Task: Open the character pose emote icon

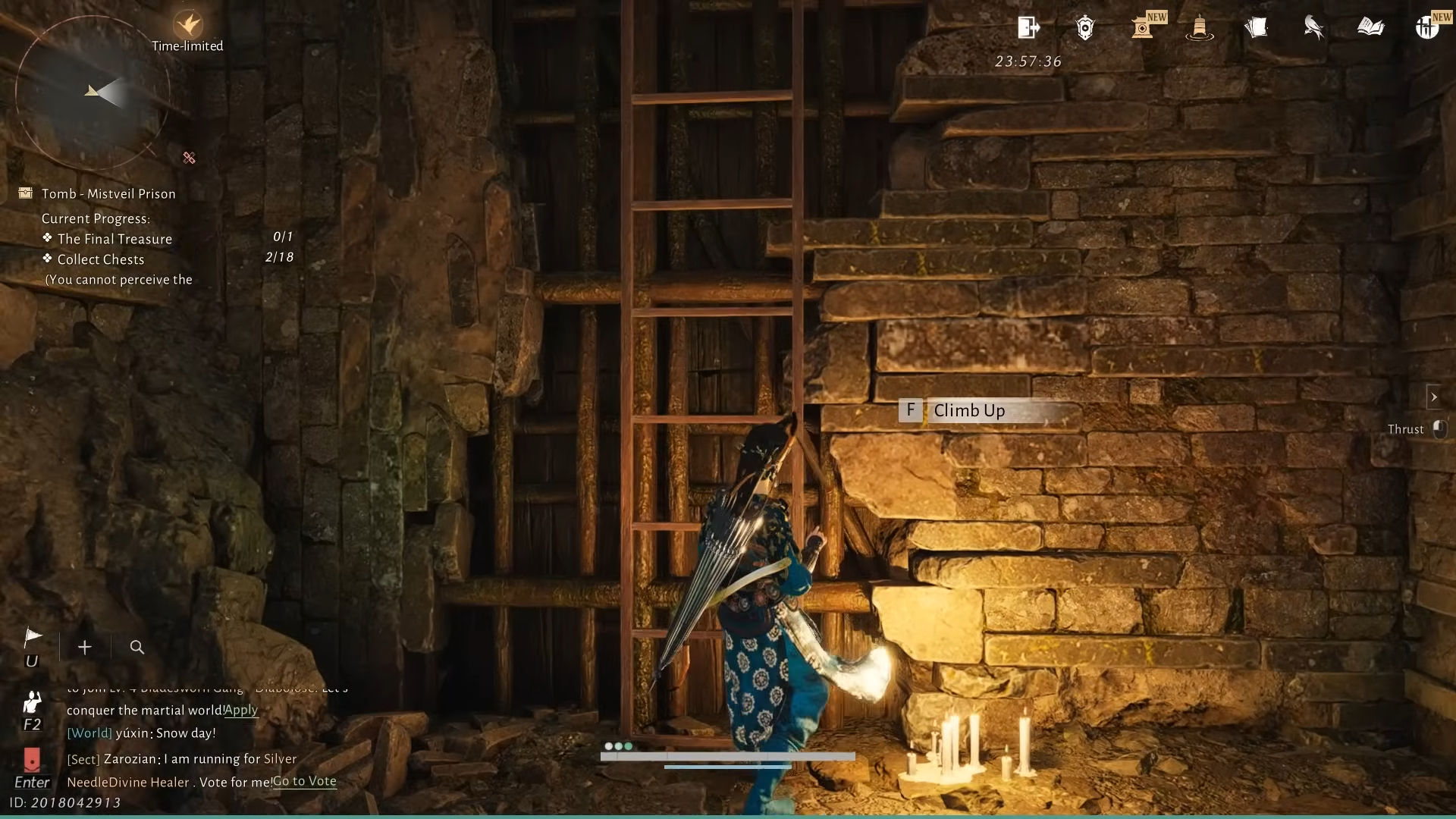Action: pyautogui.click(x=32, y=702)
